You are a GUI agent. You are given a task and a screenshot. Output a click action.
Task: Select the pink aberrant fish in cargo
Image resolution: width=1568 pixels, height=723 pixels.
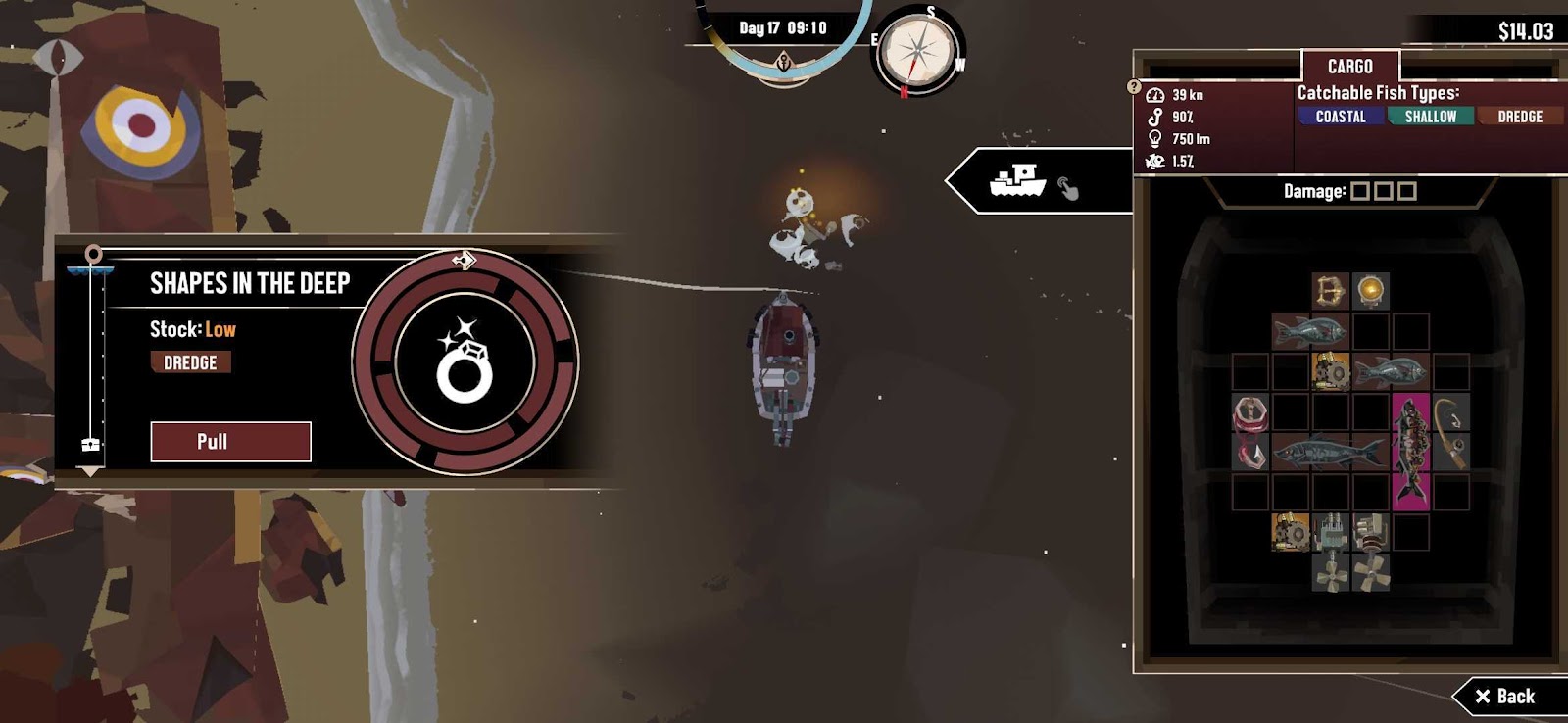[1410, 451]
